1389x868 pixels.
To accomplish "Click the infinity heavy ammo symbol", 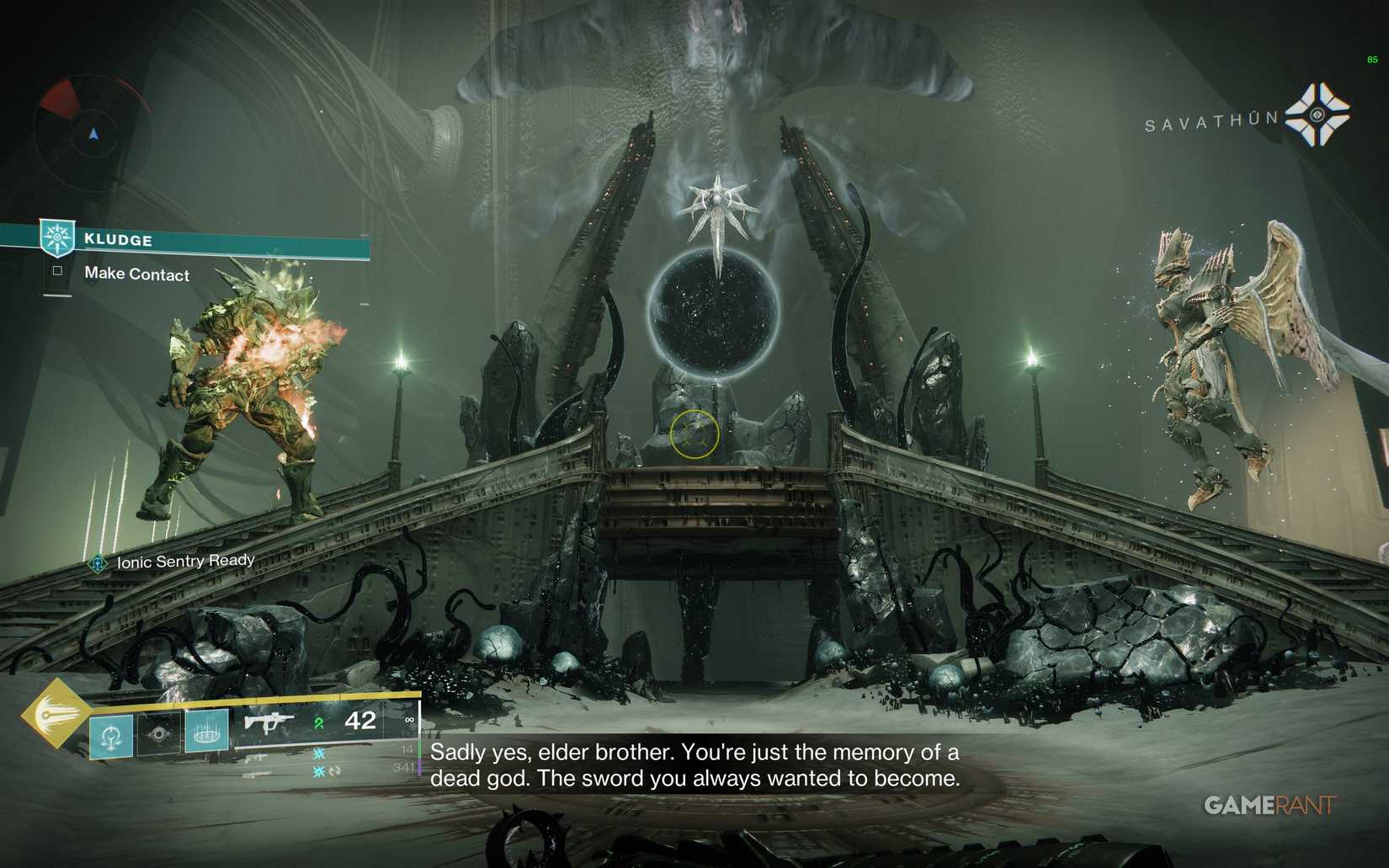I will pos(409,720).
